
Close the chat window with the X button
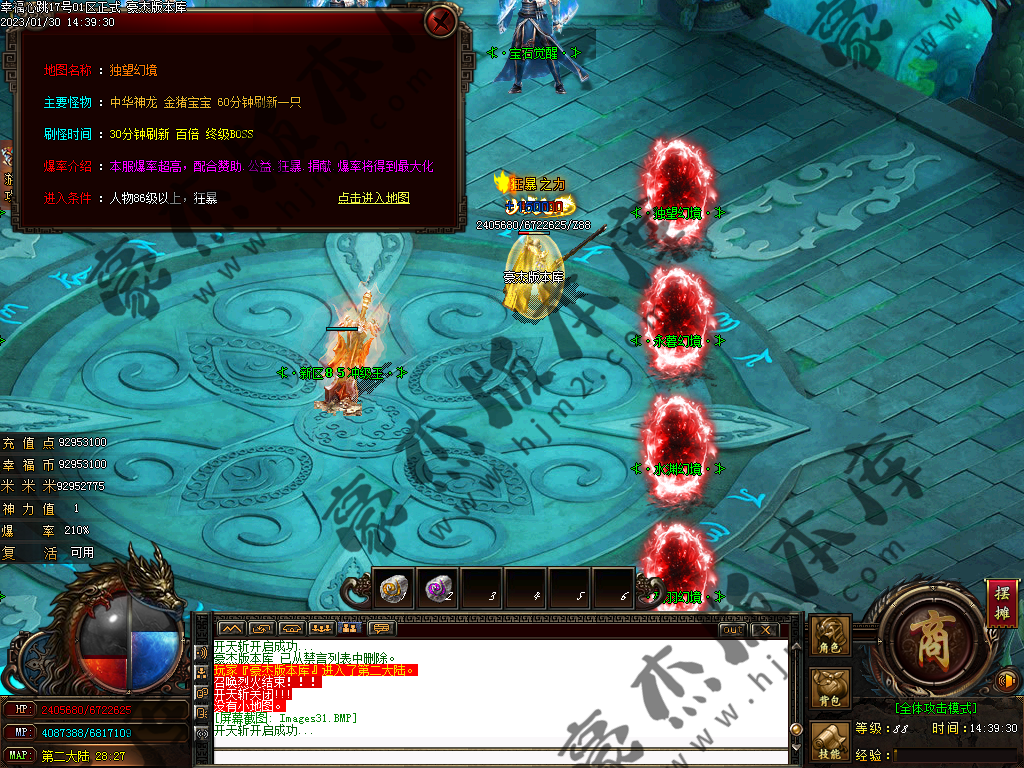[x=765, y=630]
